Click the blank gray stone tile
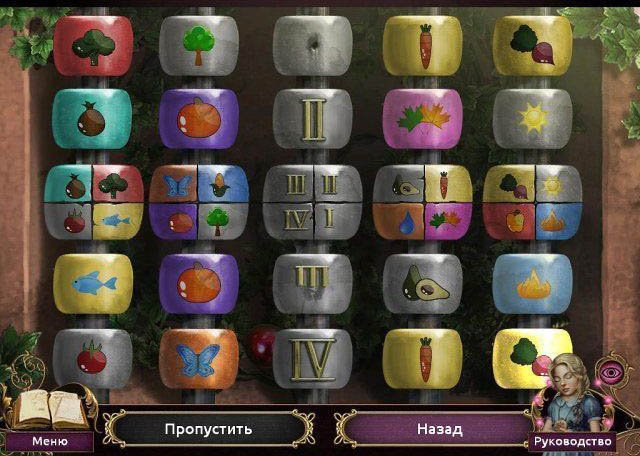This screenshot has width=640, height=456. tap(312, 45)
